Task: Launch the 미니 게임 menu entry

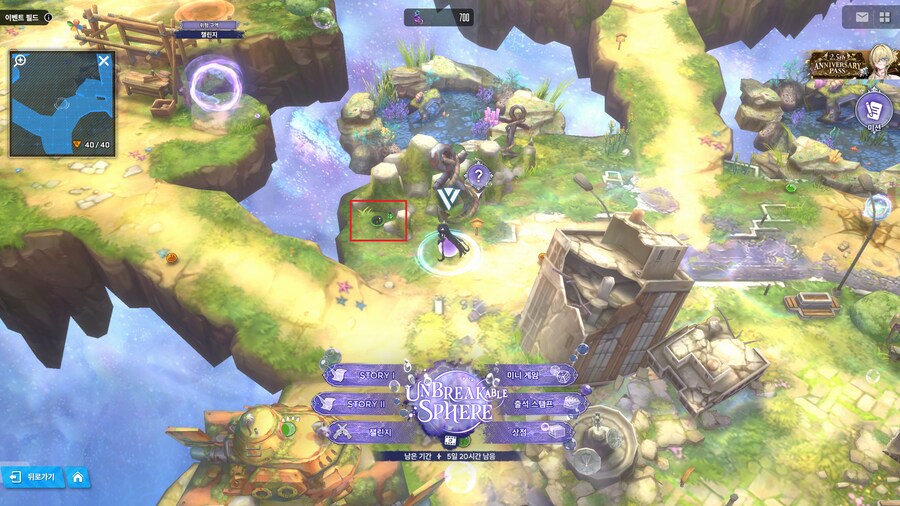Action: [x=534, y=375]
